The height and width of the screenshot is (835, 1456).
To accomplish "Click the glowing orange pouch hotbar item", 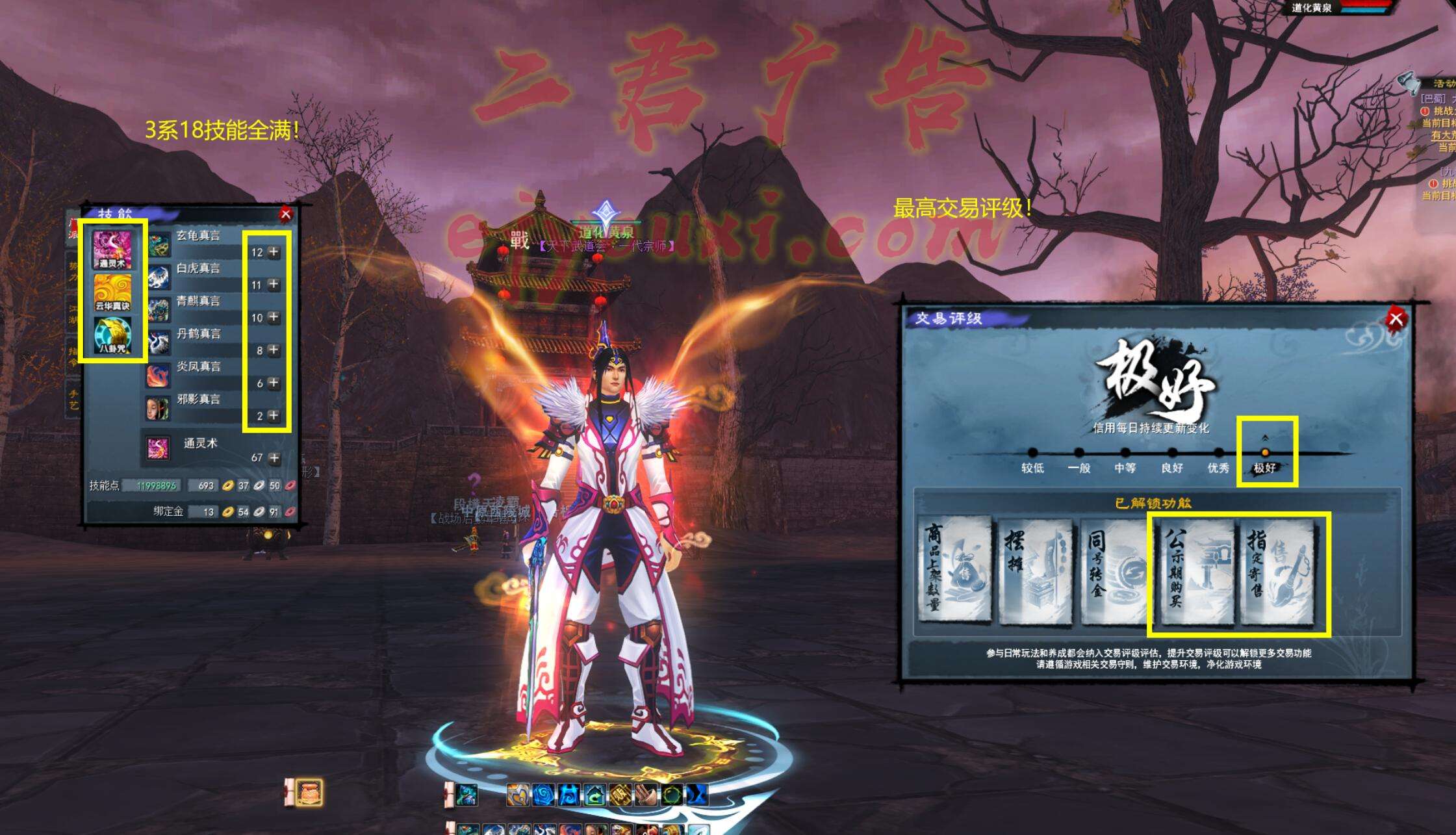I will (x=309, y=792).
